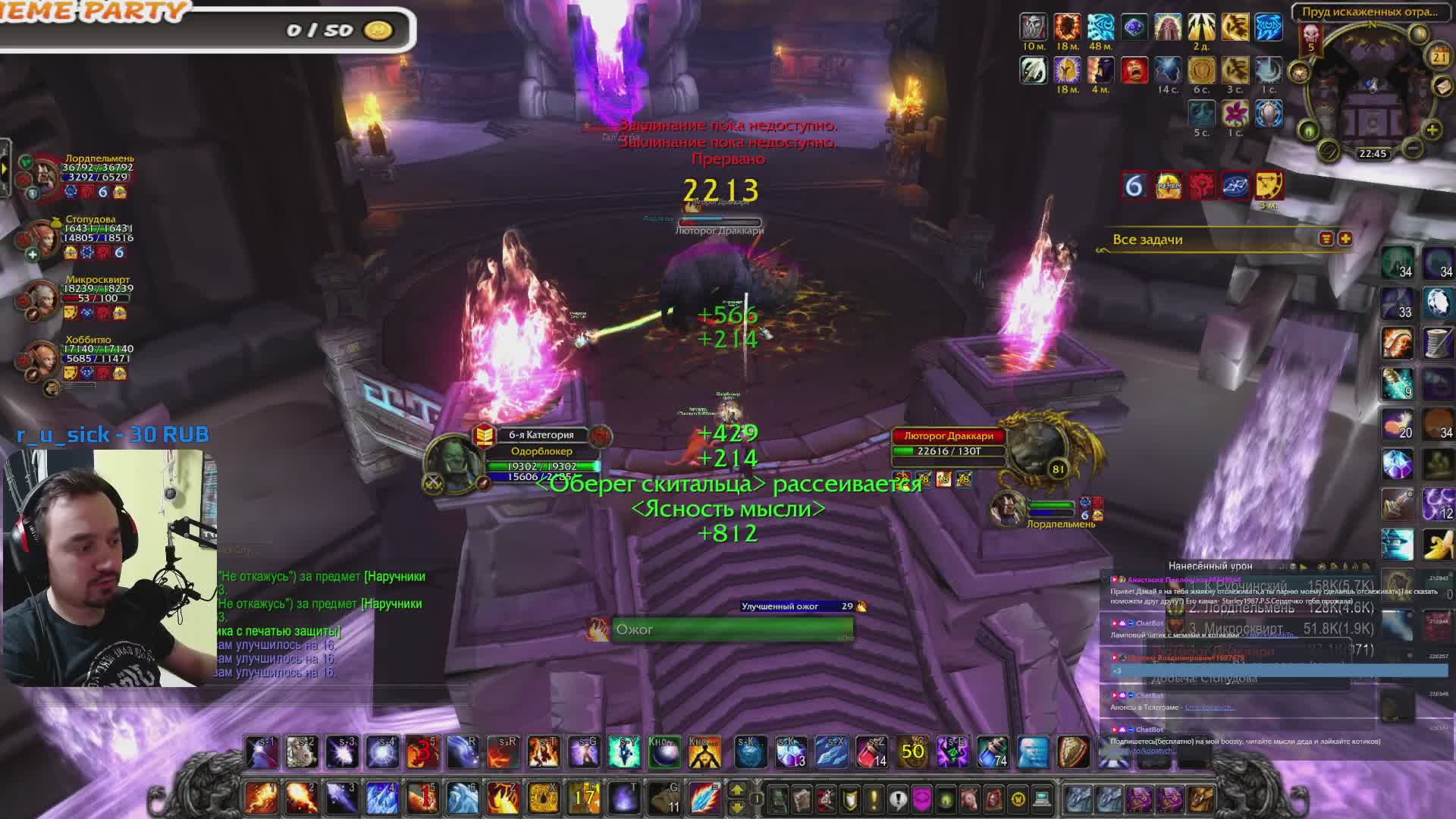Viewport: 1456px width, 819px height.
Task: Zoom in the minimap
Action: [x=1432, y=130]
